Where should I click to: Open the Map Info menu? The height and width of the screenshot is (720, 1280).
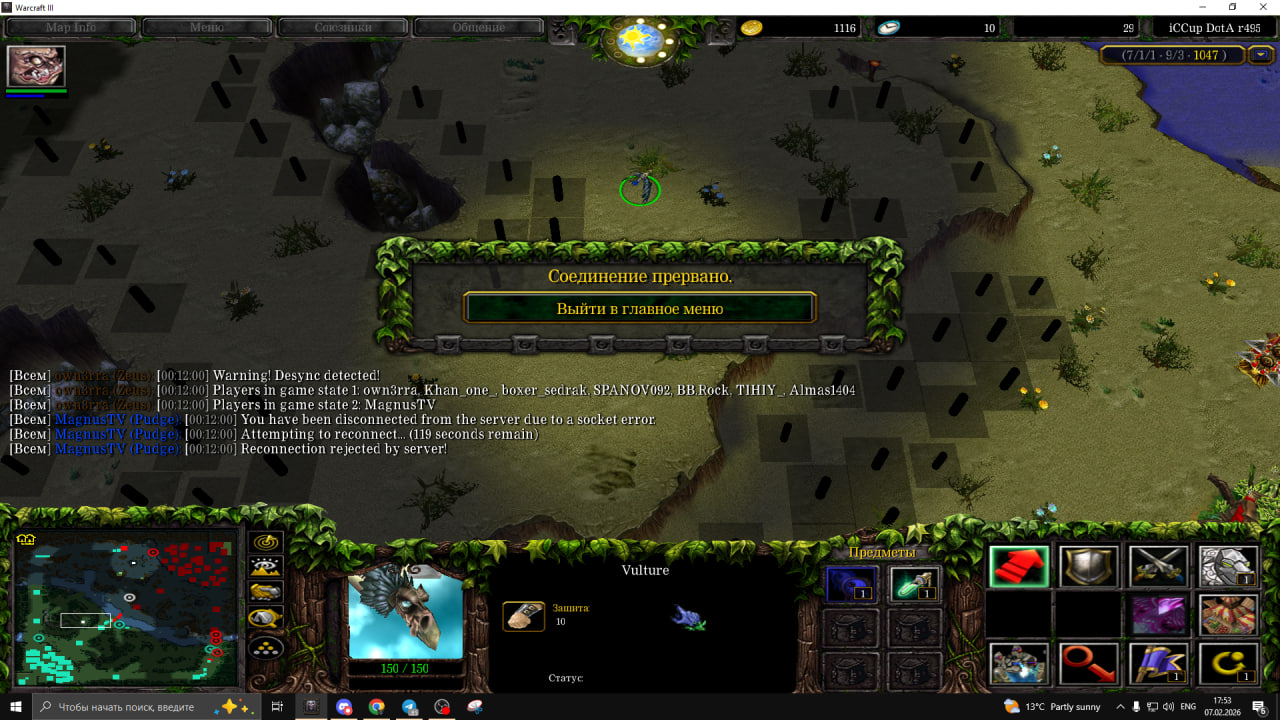pyautogui.click(x=71, y=27)
